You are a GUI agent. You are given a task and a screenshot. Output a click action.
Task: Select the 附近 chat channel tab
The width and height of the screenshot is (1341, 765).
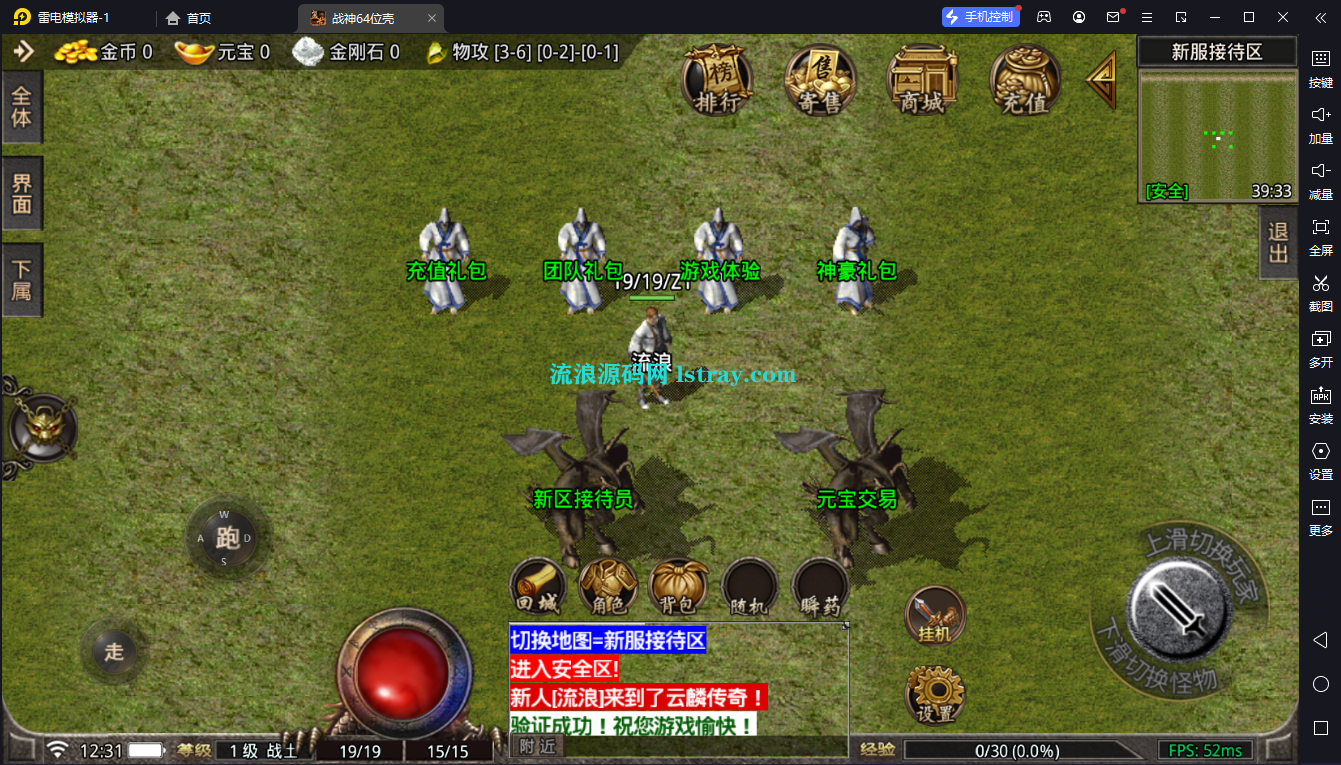click(x=535, y=744)
